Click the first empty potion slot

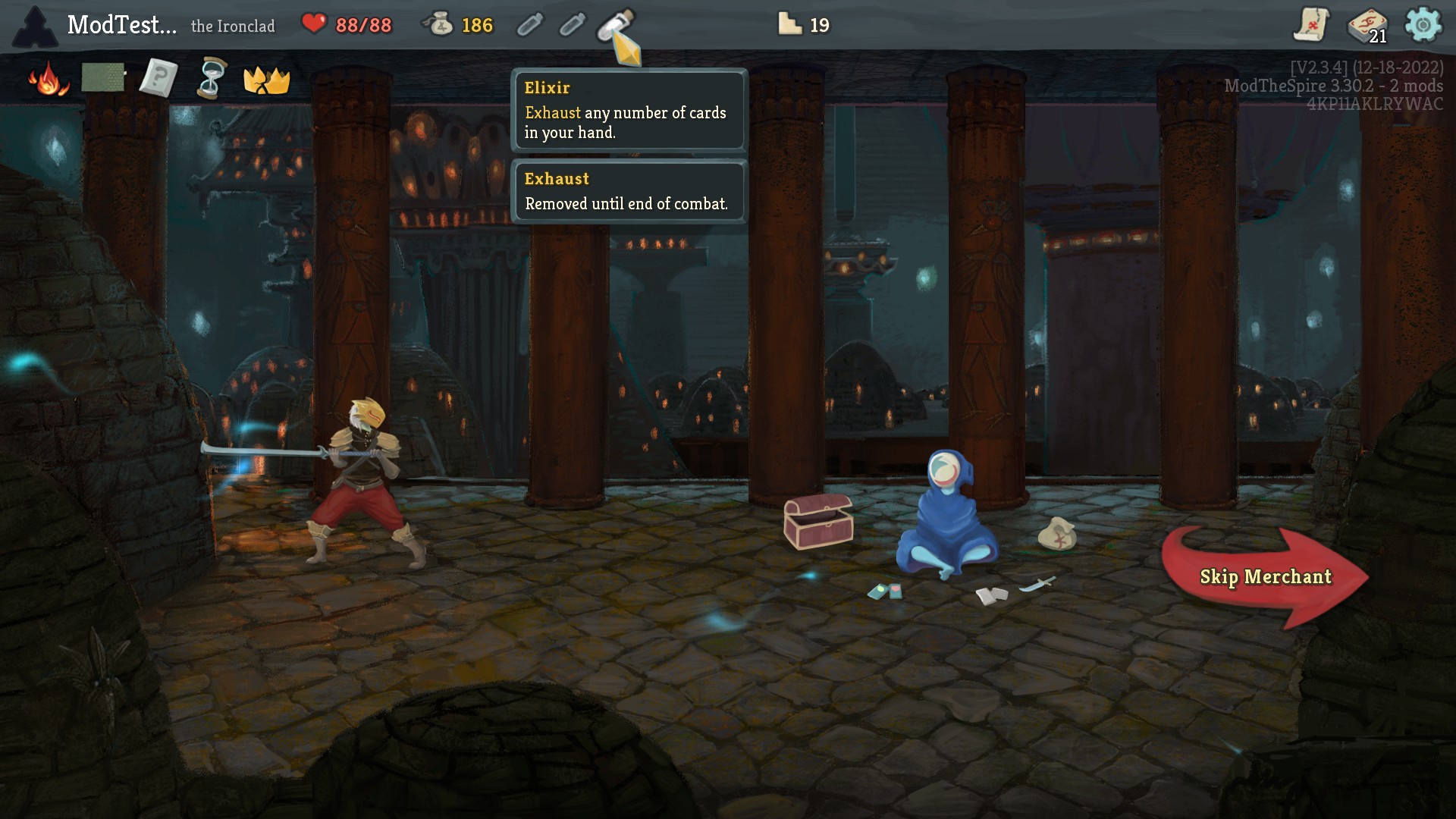(529, 25)
